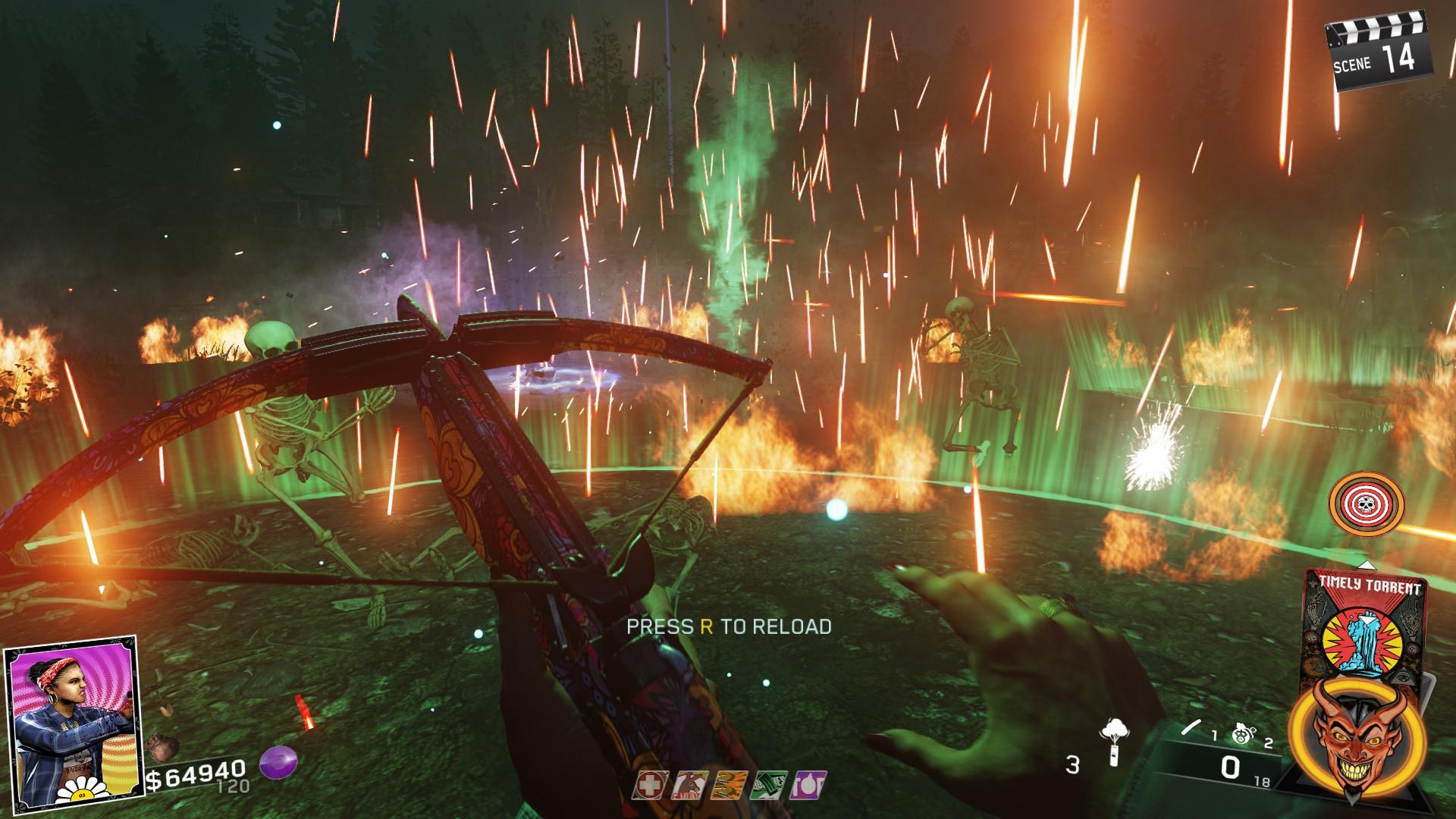Activate the purple bomb perk icon
1456x819 pixels.
(x=809, y=785)
